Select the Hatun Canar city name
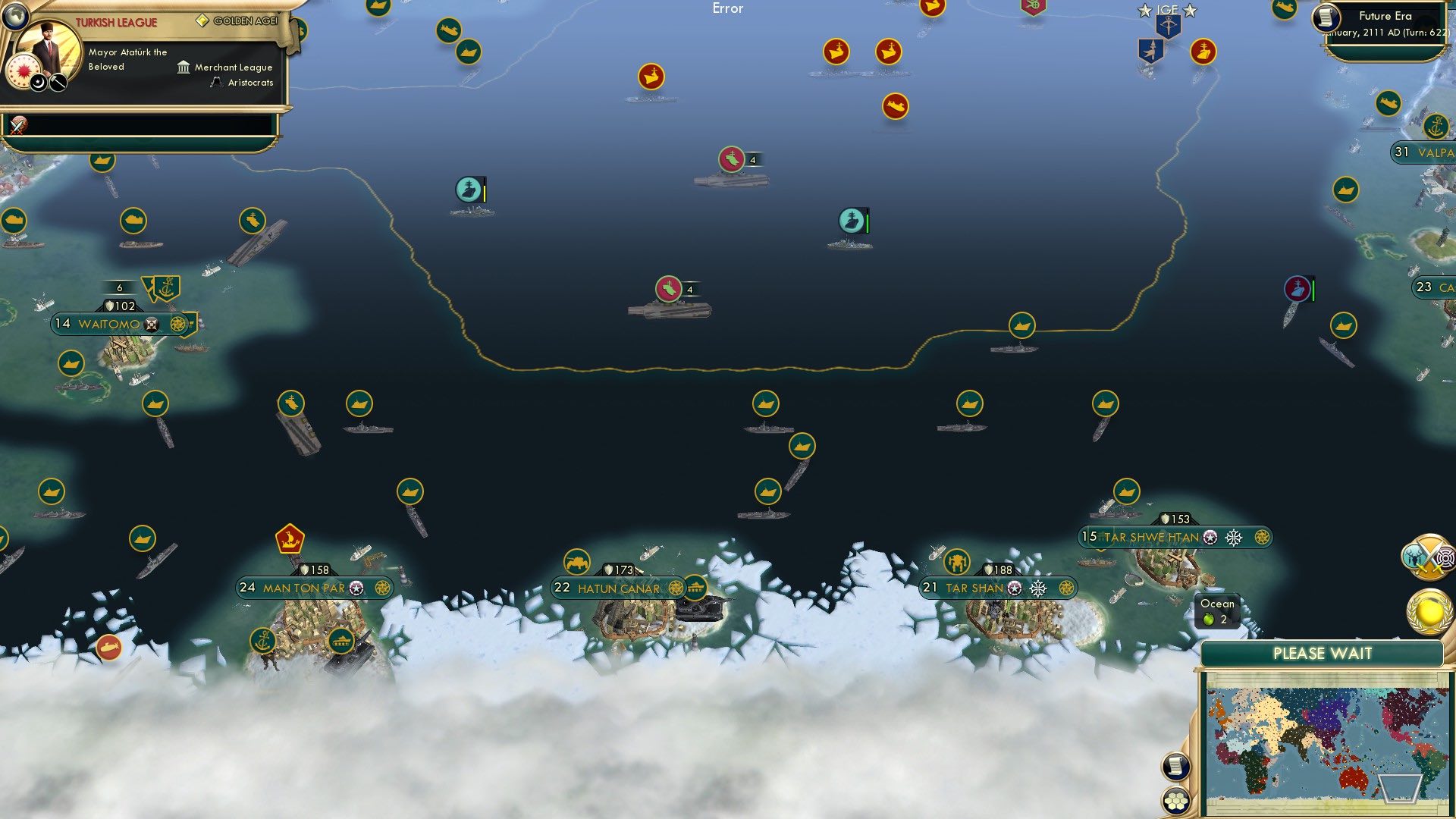 tap(620, 588)
